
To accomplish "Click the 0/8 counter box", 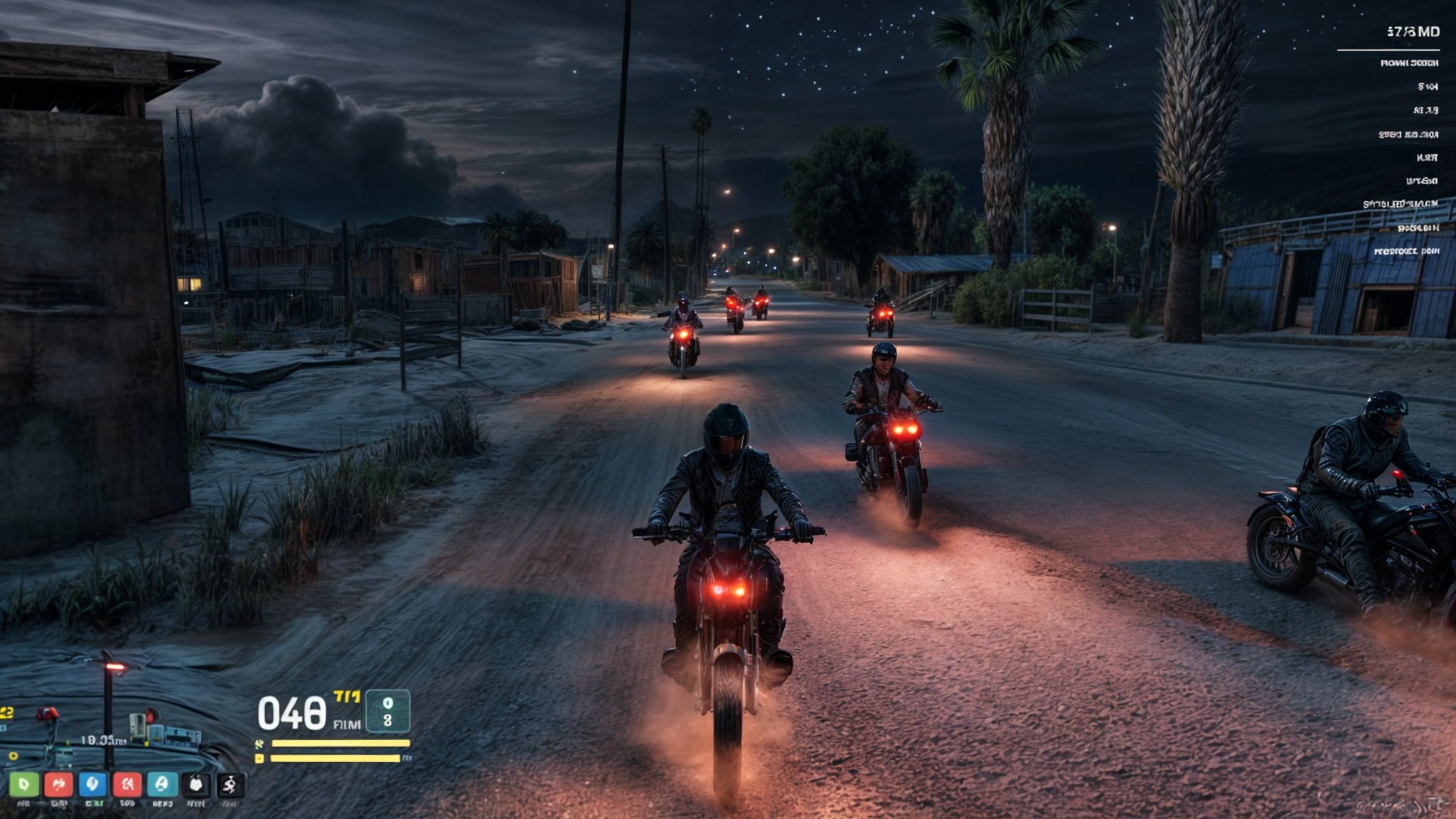I will tap(387, 712).
